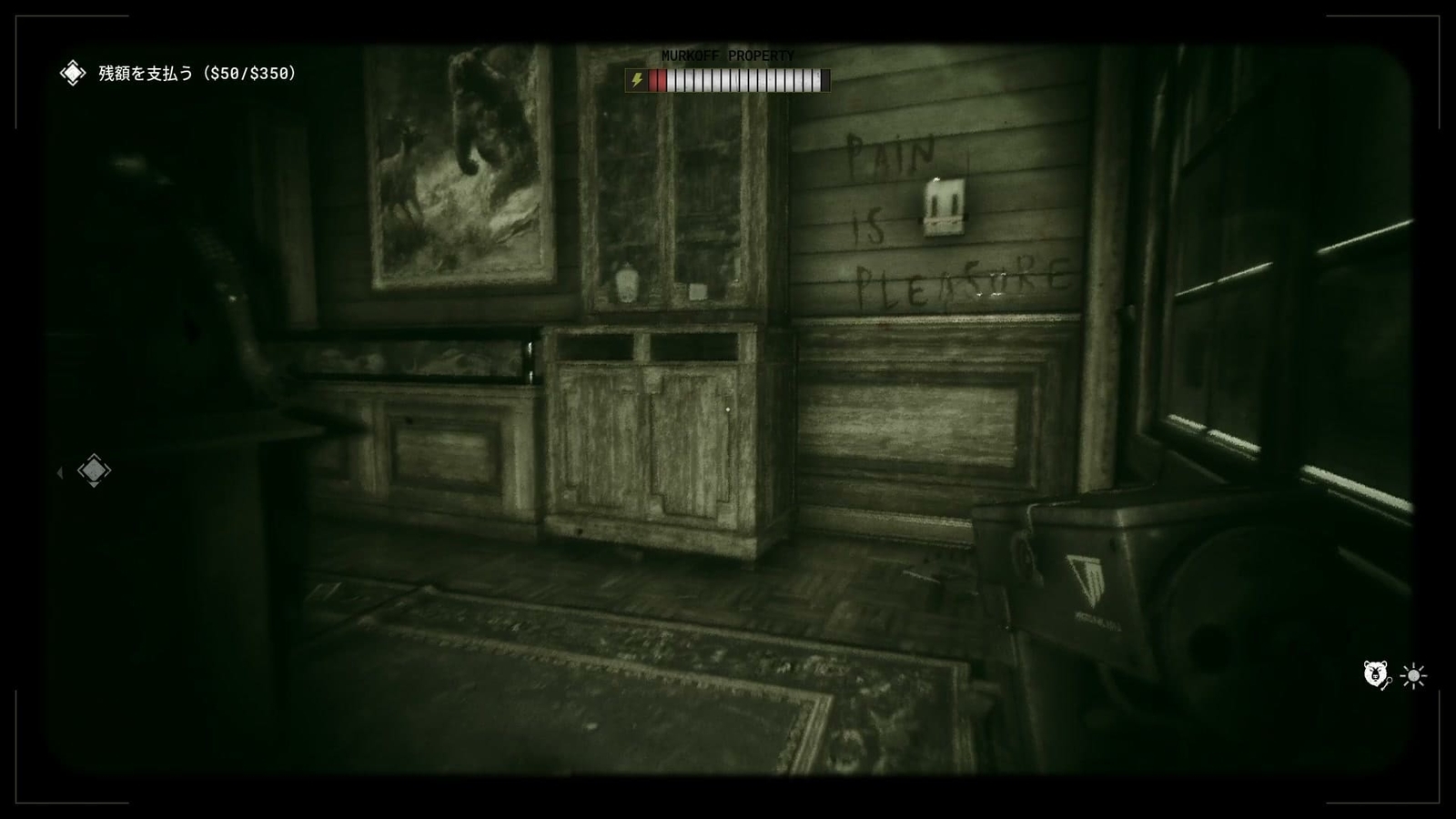The image size is (1456, 819).
Task: Click the red segment of the battery bar
Action: click(657, 81)
